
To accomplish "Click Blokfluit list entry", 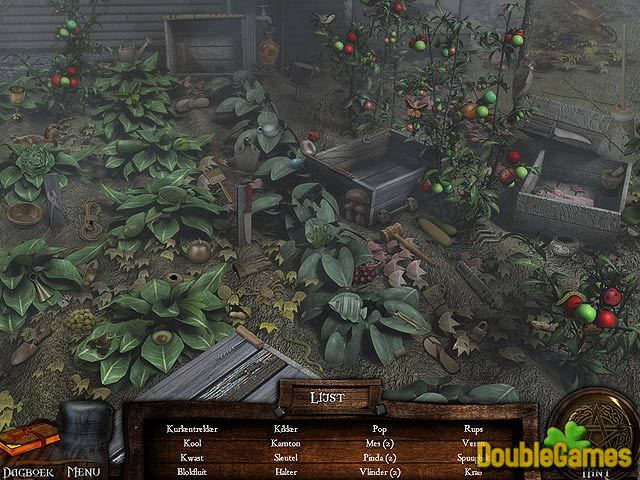I will 195,470.
